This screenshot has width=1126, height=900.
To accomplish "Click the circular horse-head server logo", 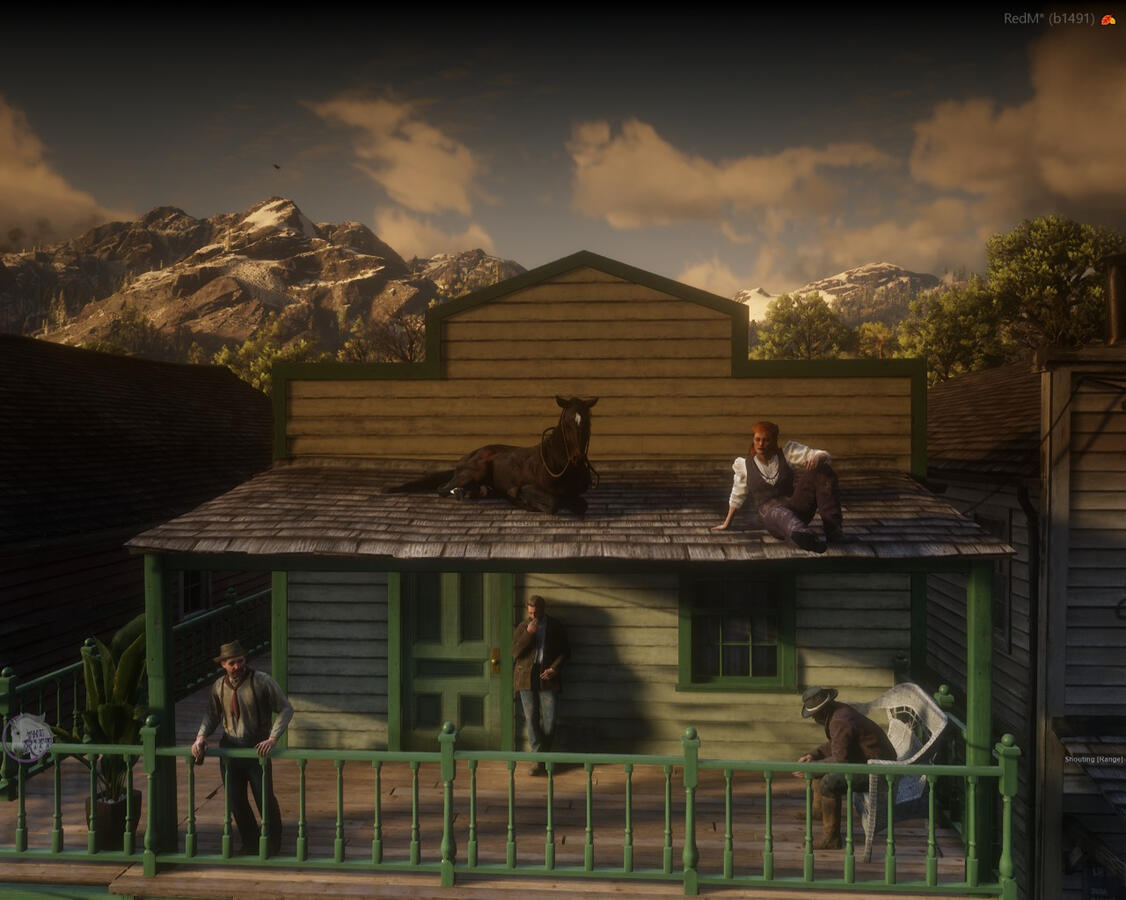I will point(27,738).
